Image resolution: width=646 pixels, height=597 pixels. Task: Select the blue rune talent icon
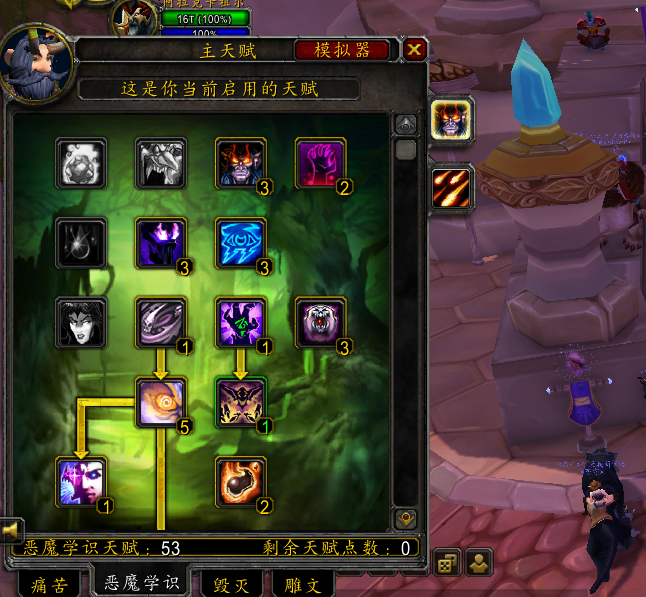click(241, 243)
